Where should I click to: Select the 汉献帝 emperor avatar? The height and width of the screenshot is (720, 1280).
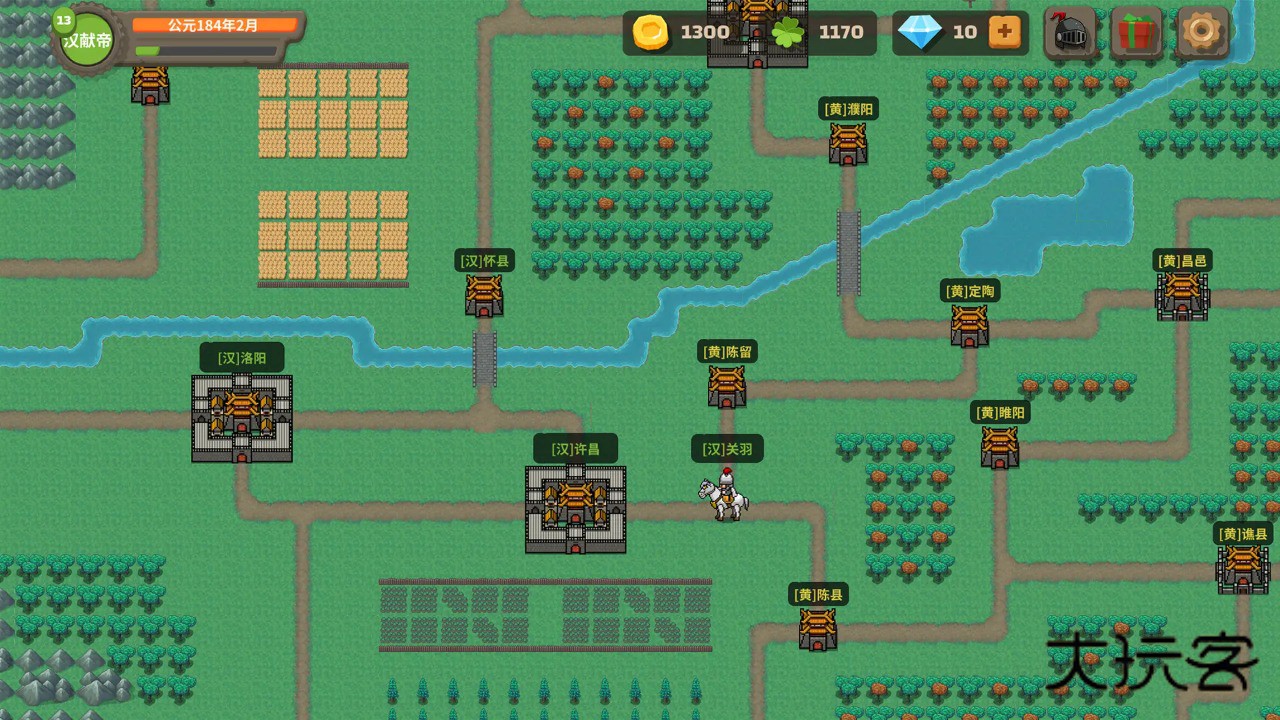coord(85,40)
